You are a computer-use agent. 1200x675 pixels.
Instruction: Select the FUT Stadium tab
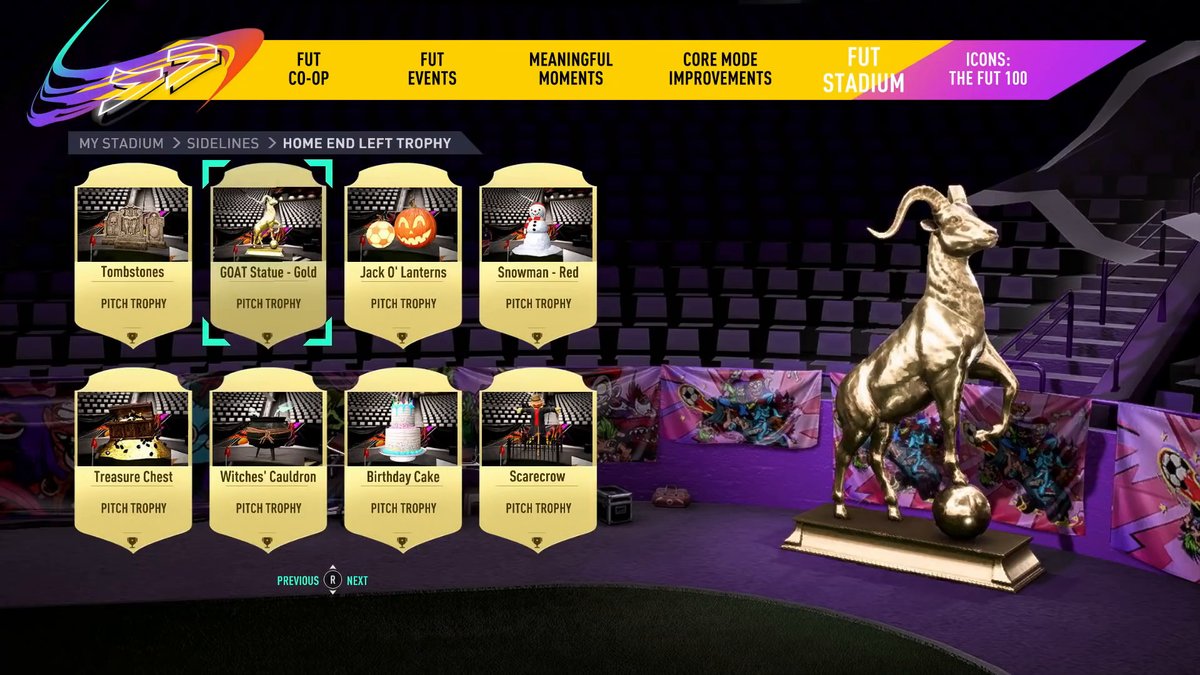(863, 70)
